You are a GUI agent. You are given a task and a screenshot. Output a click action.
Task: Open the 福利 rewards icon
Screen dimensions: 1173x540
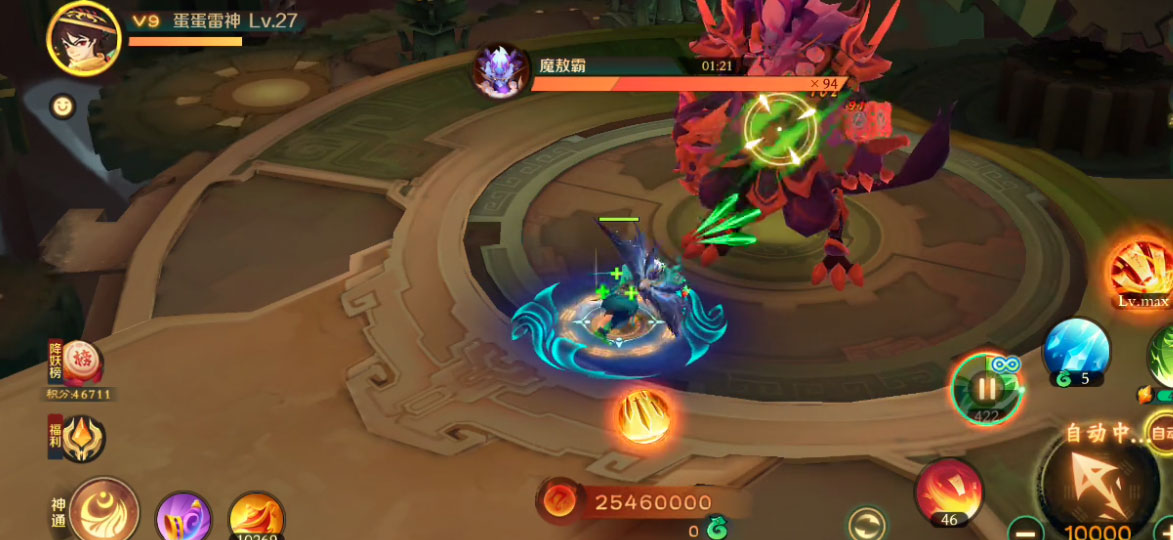tap(82, 438)
